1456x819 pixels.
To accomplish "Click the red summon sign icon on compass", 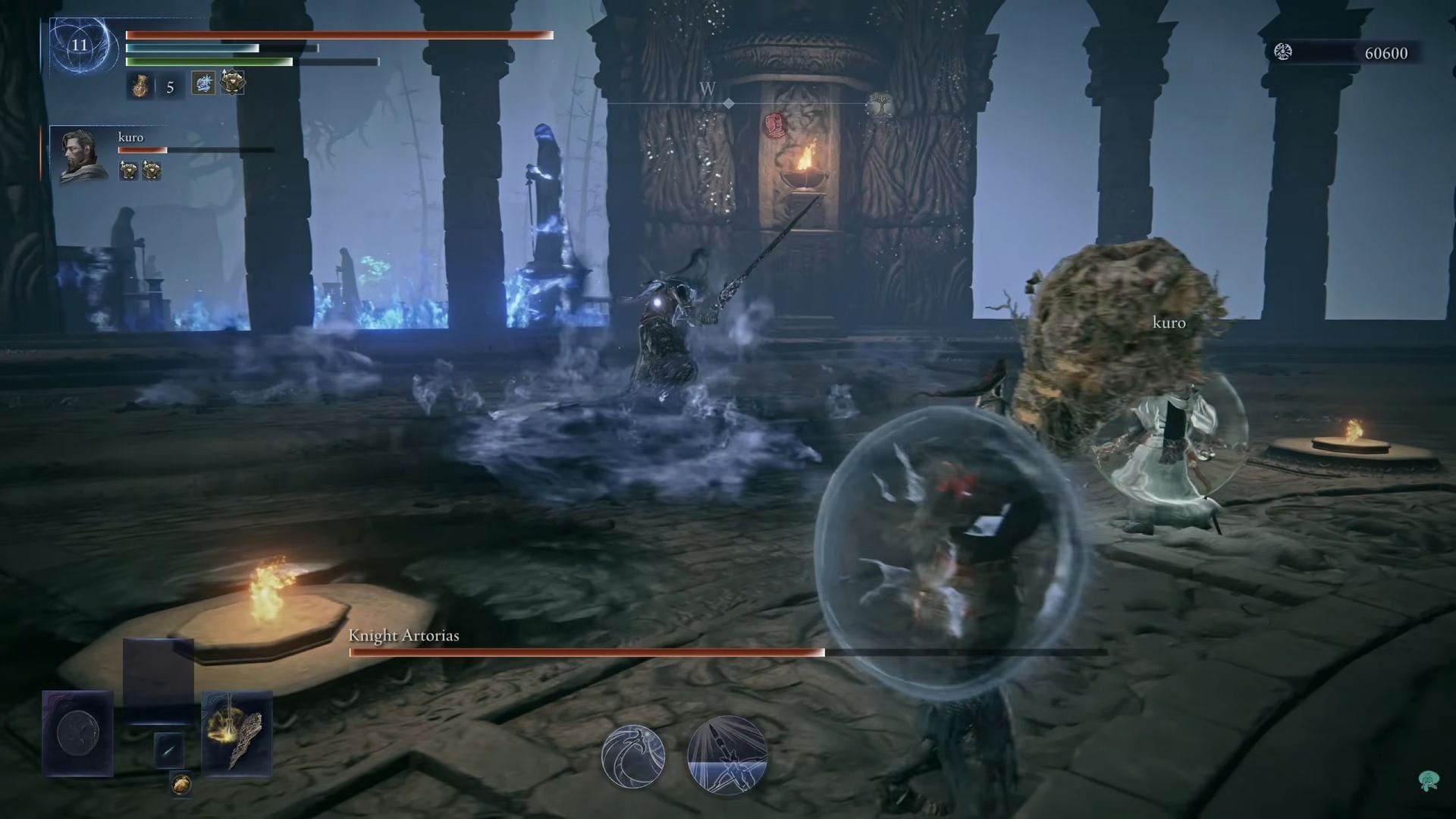I will [773, 125].
